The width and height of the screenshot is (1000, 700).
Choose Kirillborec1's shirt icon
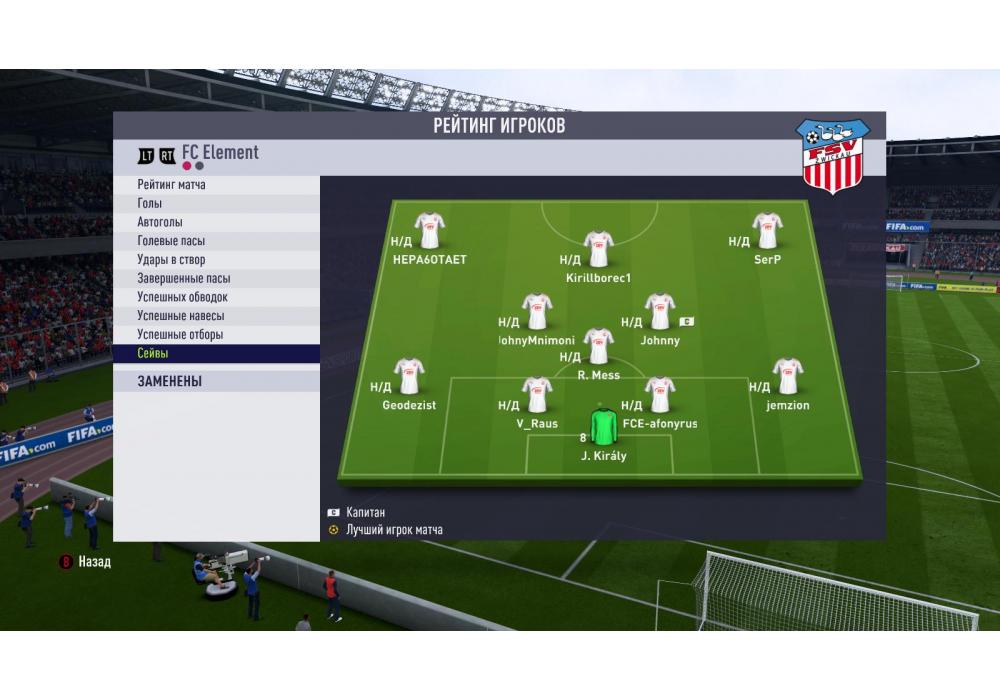point(598,249)
